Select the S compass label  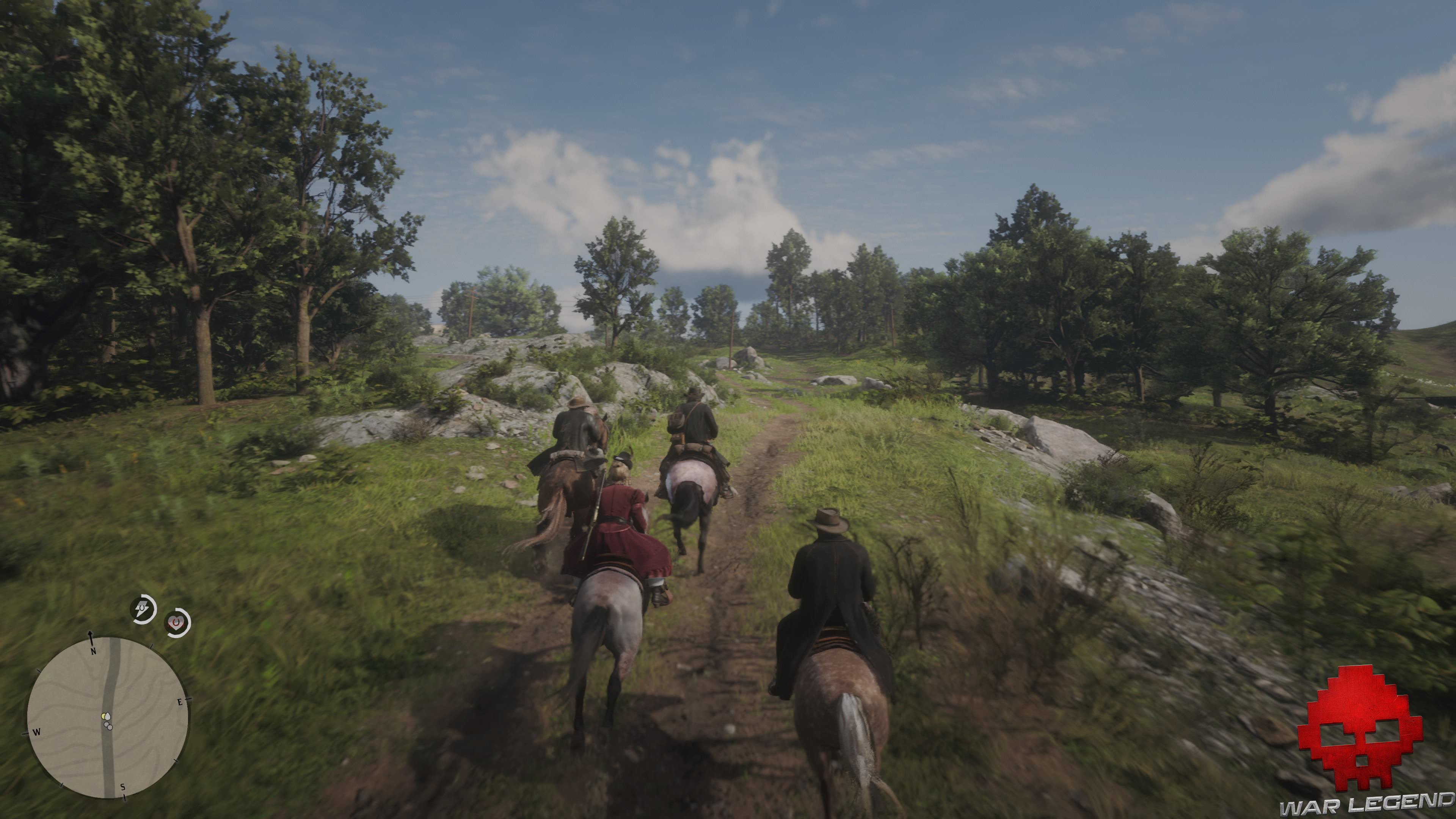pos(122,787)
